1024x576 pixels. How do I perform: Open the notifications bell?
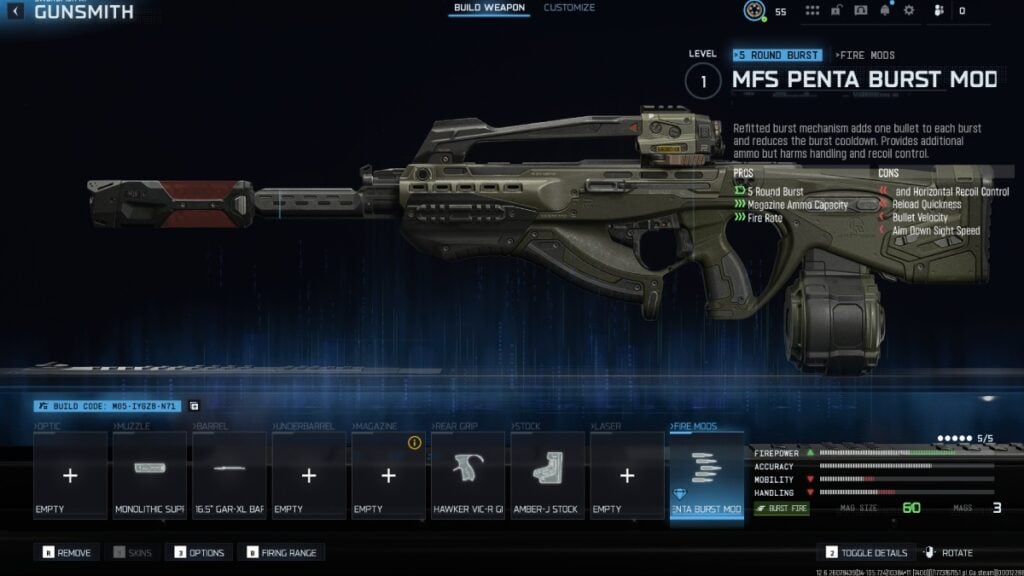[885, 11]
